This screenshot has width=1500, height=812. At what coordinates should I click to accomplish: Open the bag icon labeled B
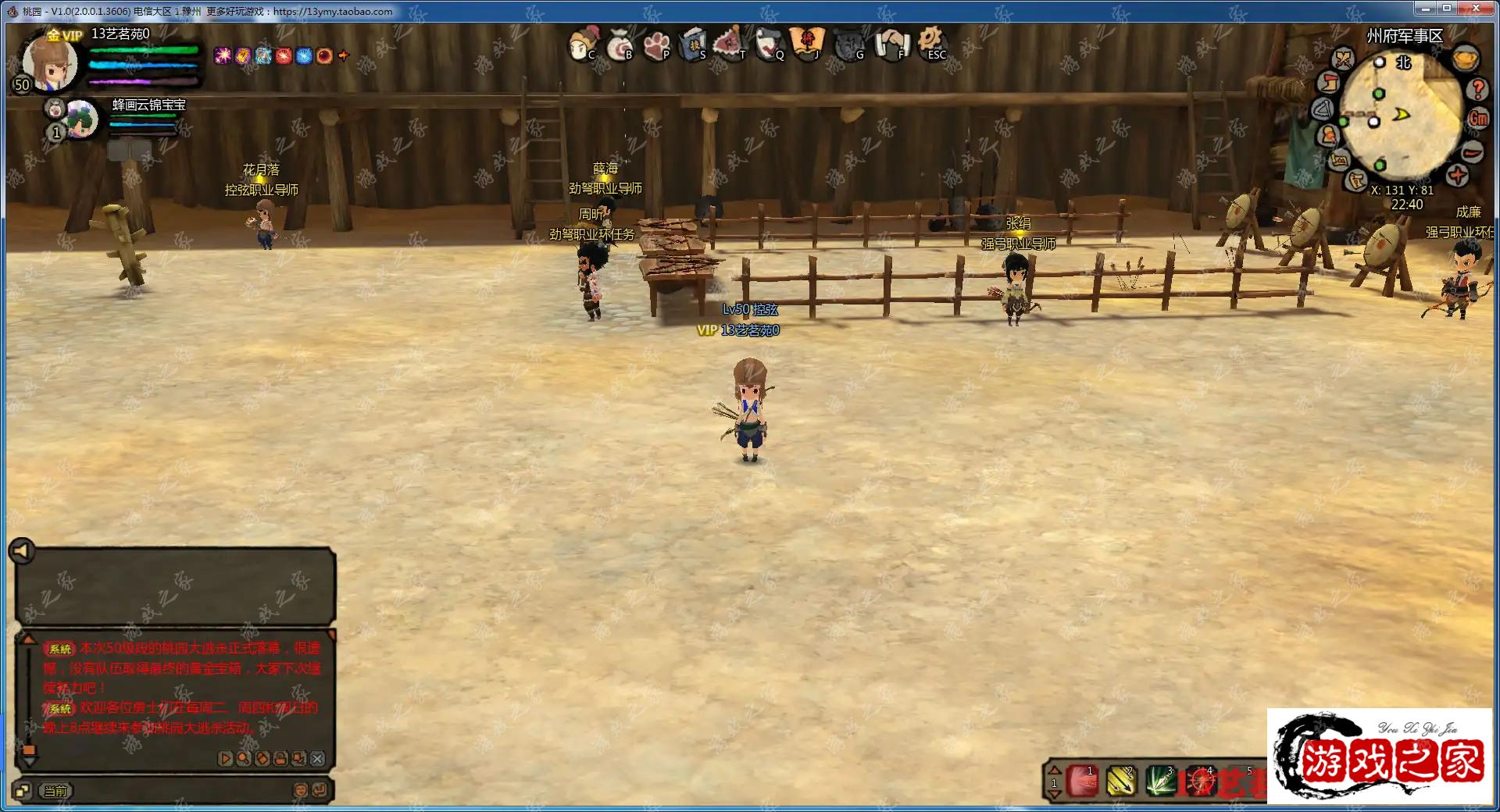coord(619,45)
